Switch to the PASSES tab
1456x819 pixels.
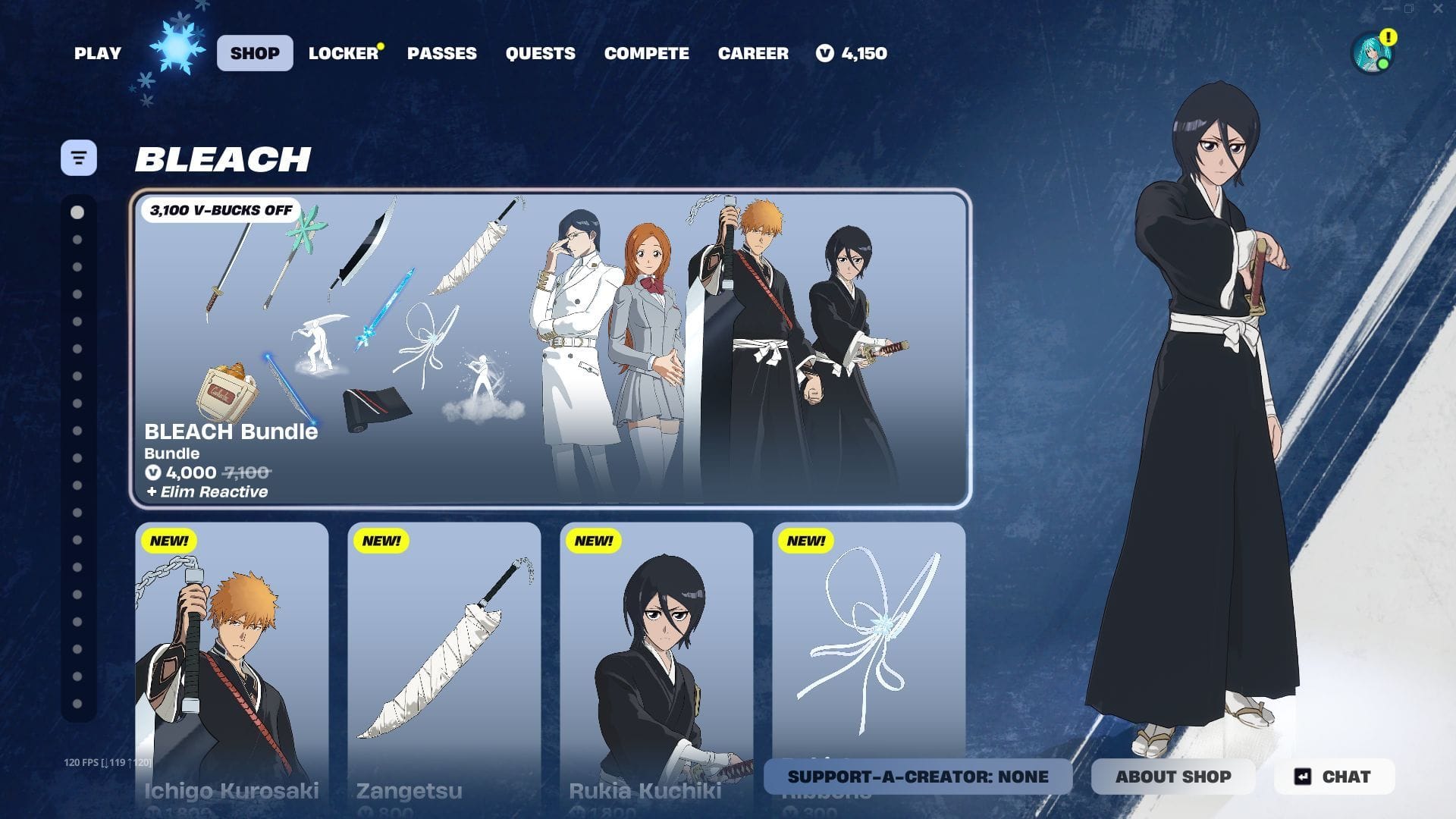443,53
